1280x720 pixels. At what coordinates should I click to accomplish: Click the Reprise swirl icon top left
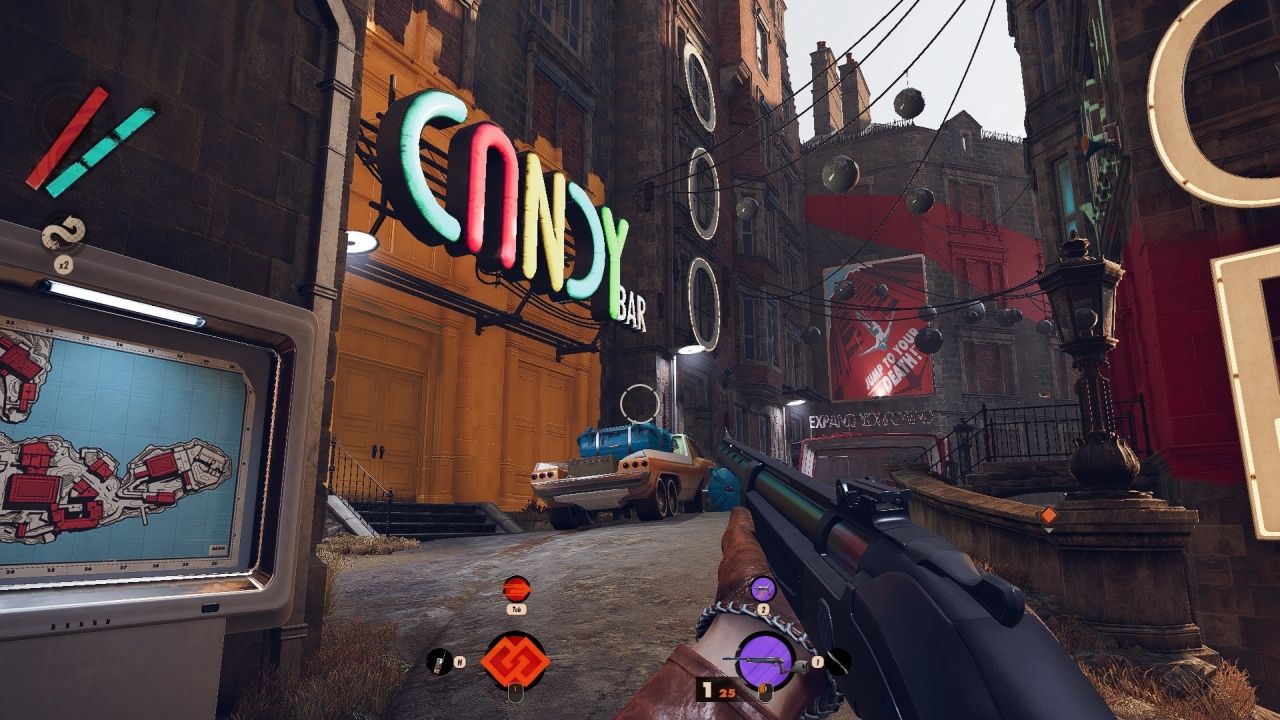click(63, 232)
